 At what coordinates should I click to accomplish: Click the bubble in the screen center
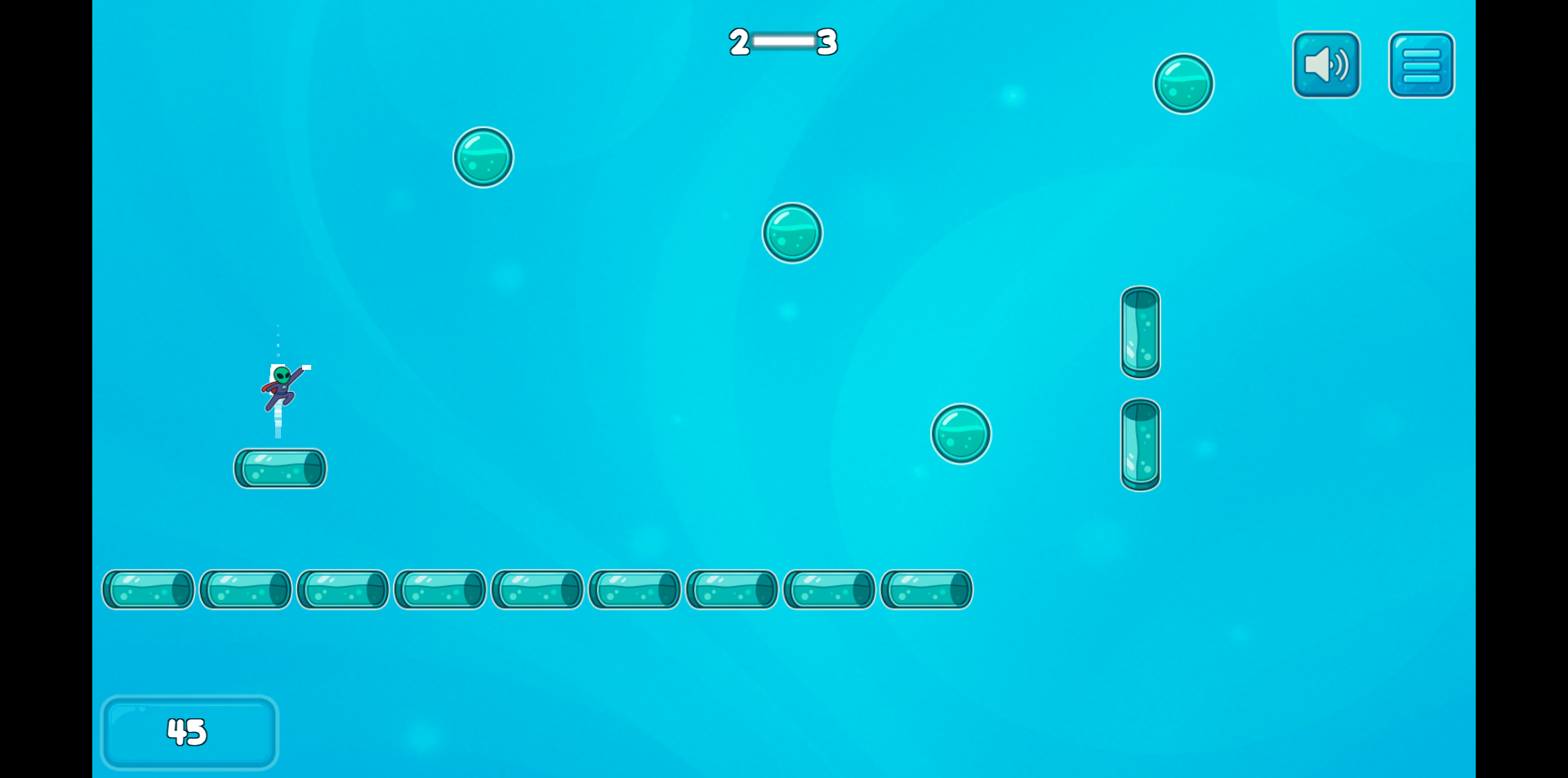(791, 233)
